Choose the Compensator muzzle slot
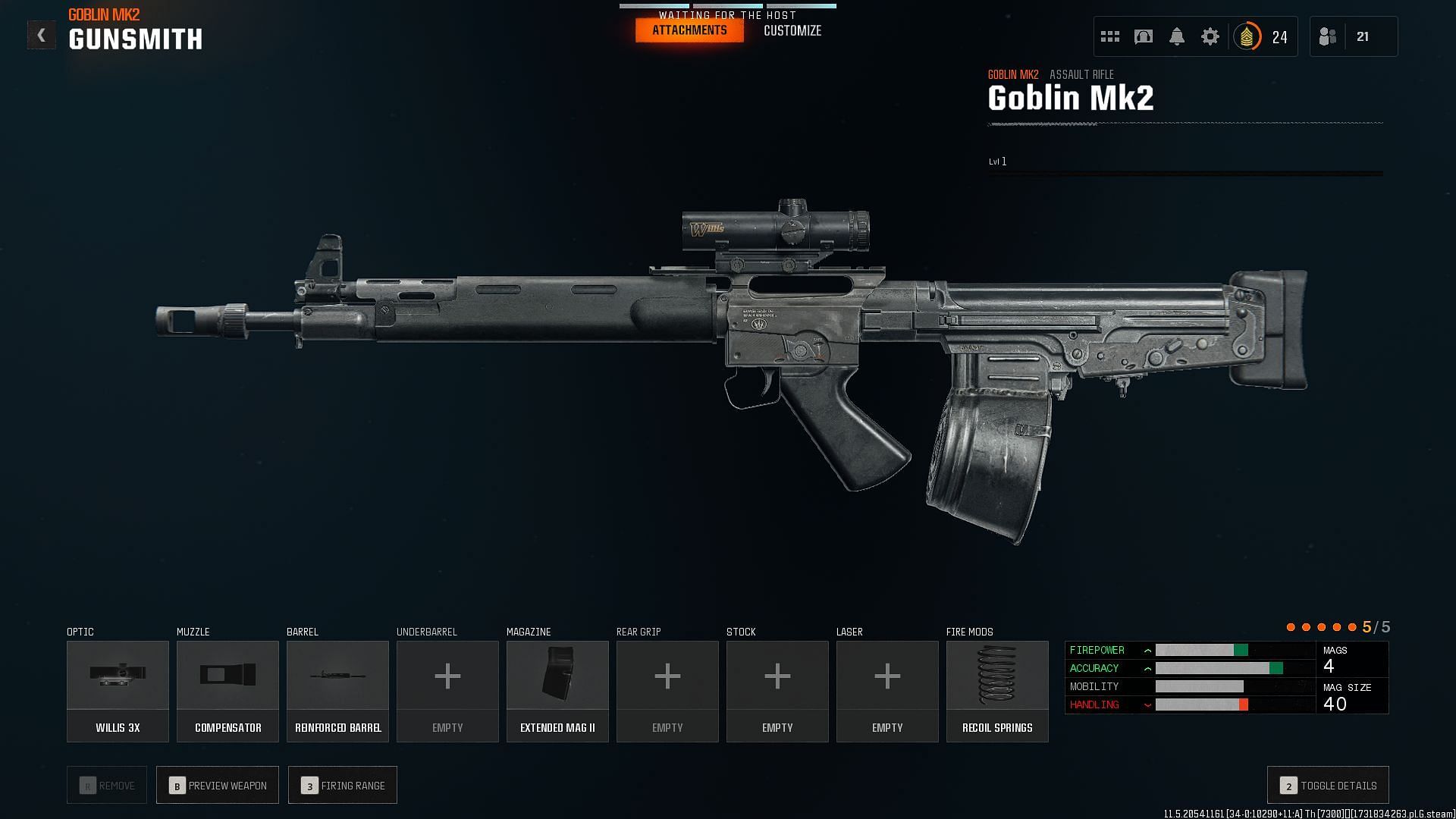The image size is (1456, 819). pos(227,691)
